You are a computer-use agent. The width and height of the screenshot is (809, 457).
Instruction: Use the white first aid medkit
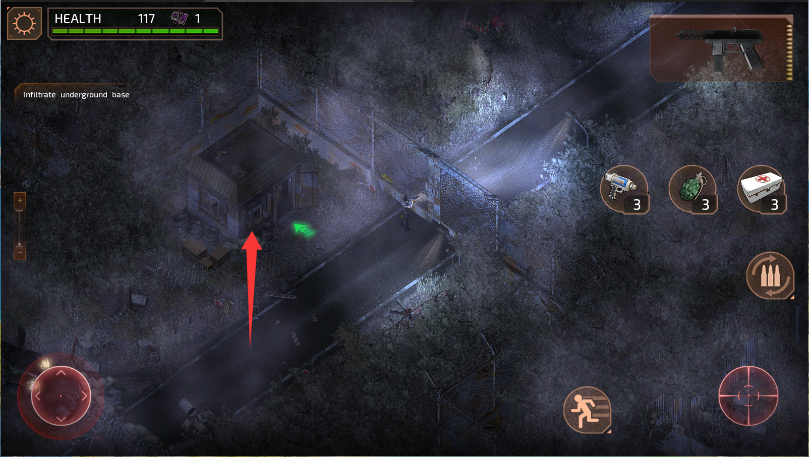pyautogui.click(x=759, y=189)
